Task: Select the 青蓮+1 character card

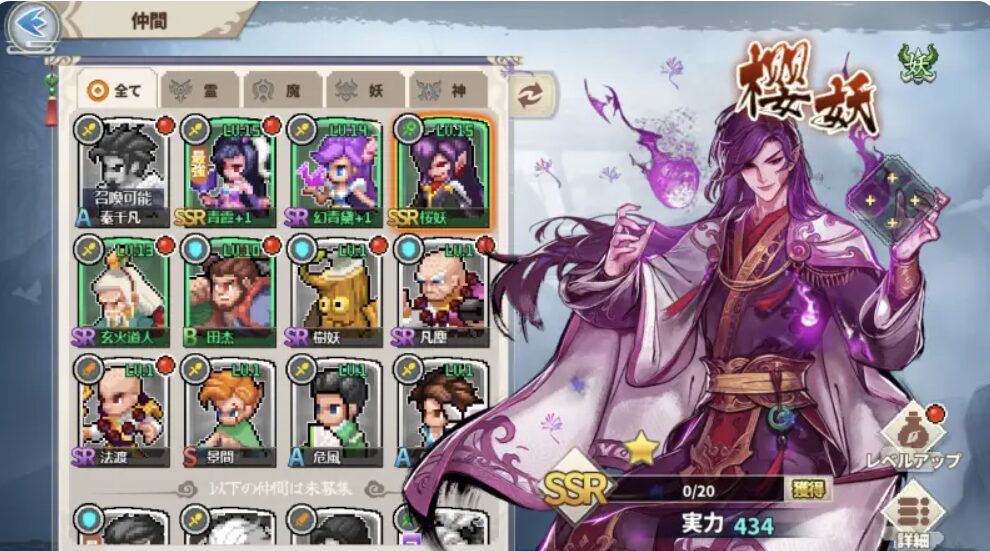Action: [x=229, y=170]
